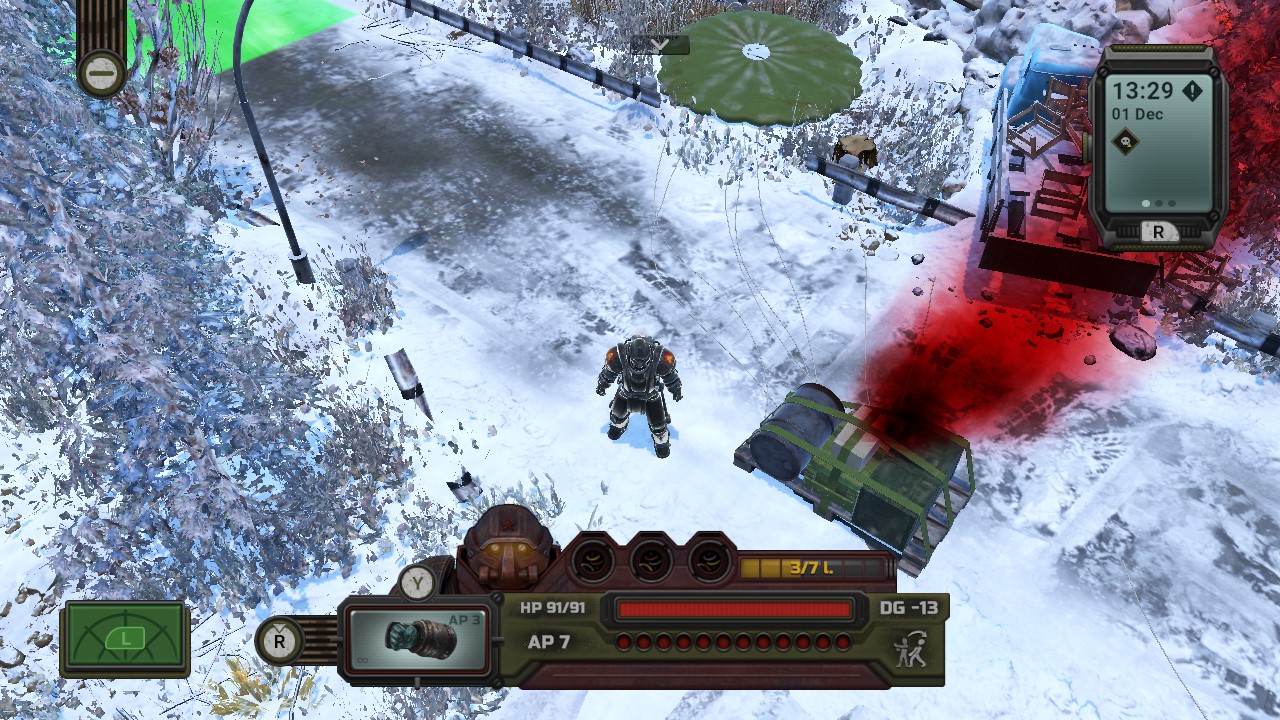Toggle combat mode with the Y button
Image resolution: width=1280 pixels, height=720 pixels.
pyautogui.click(x=417, y=582)
